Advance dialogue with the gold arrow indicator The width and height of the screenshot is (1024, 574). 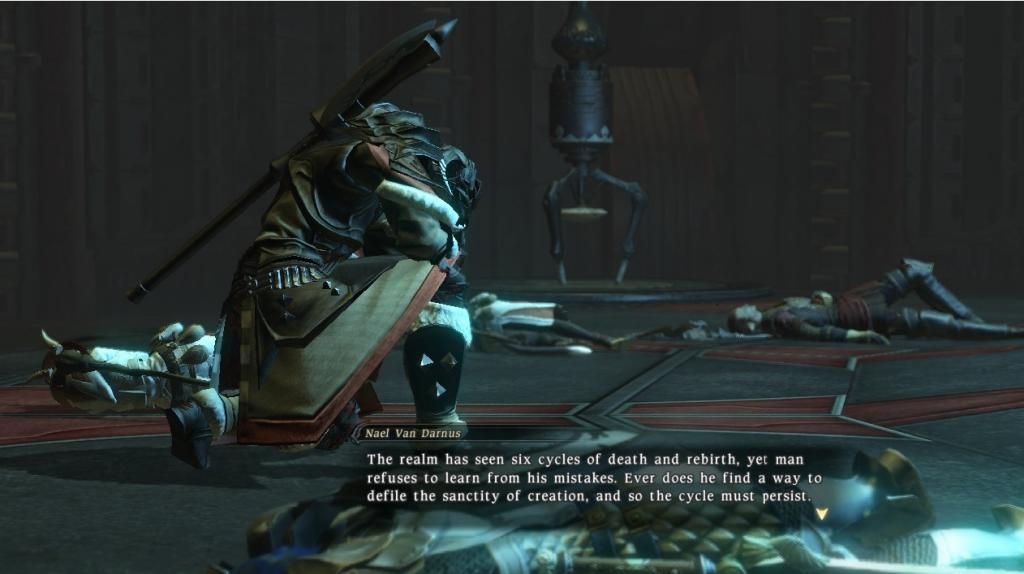point(822,513)
